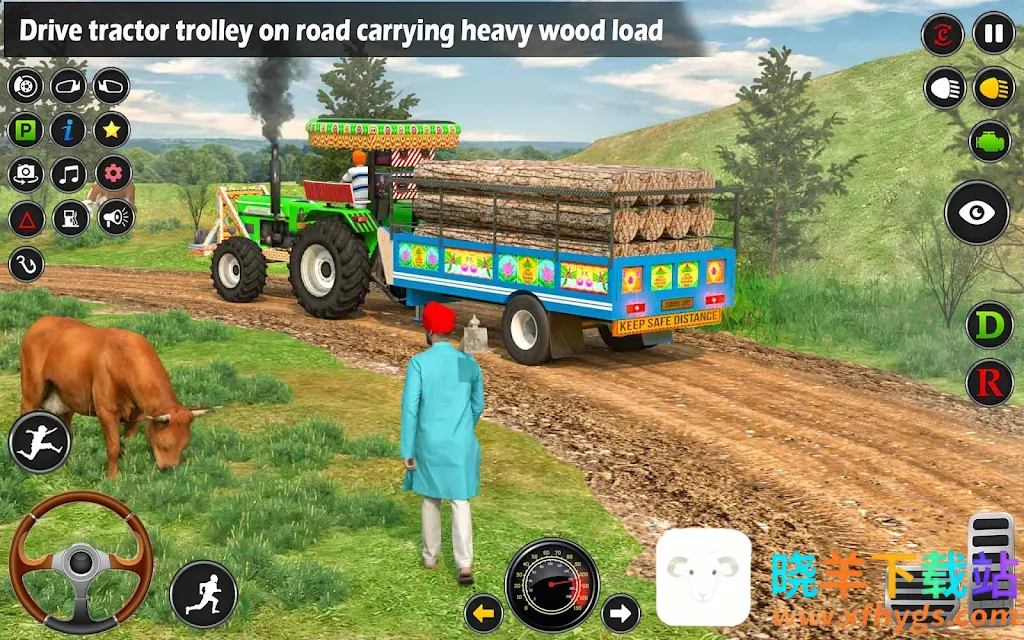1024x640 pixels.
Task: Sound the megaphone horn
Action: [x=115, y=218]
